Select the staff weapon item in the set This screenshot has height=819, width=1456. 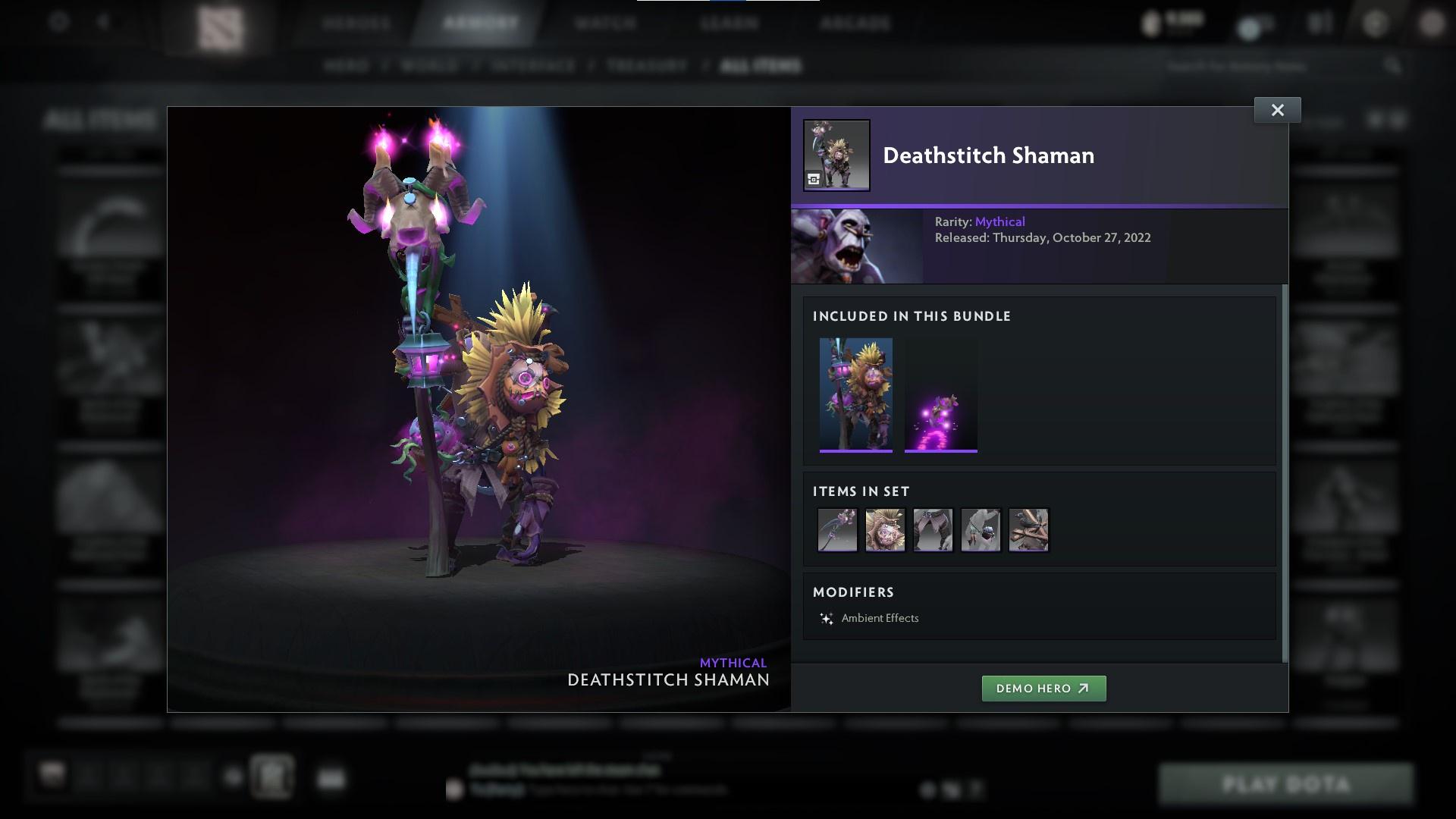837,530
